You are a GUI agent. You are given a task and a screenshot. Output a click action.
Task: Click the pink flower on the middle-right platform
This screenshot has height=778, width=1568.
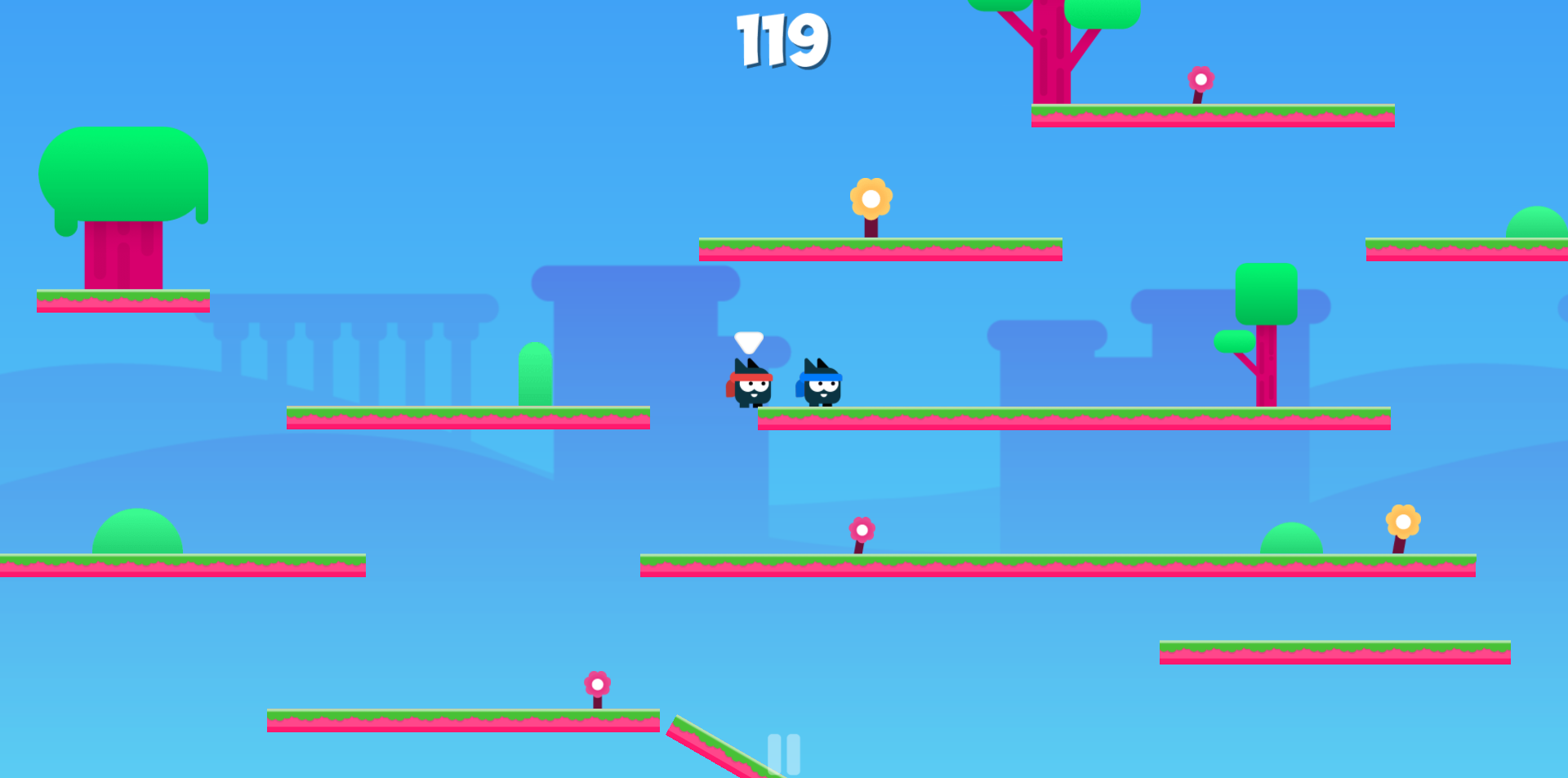(x=860, y=529)
